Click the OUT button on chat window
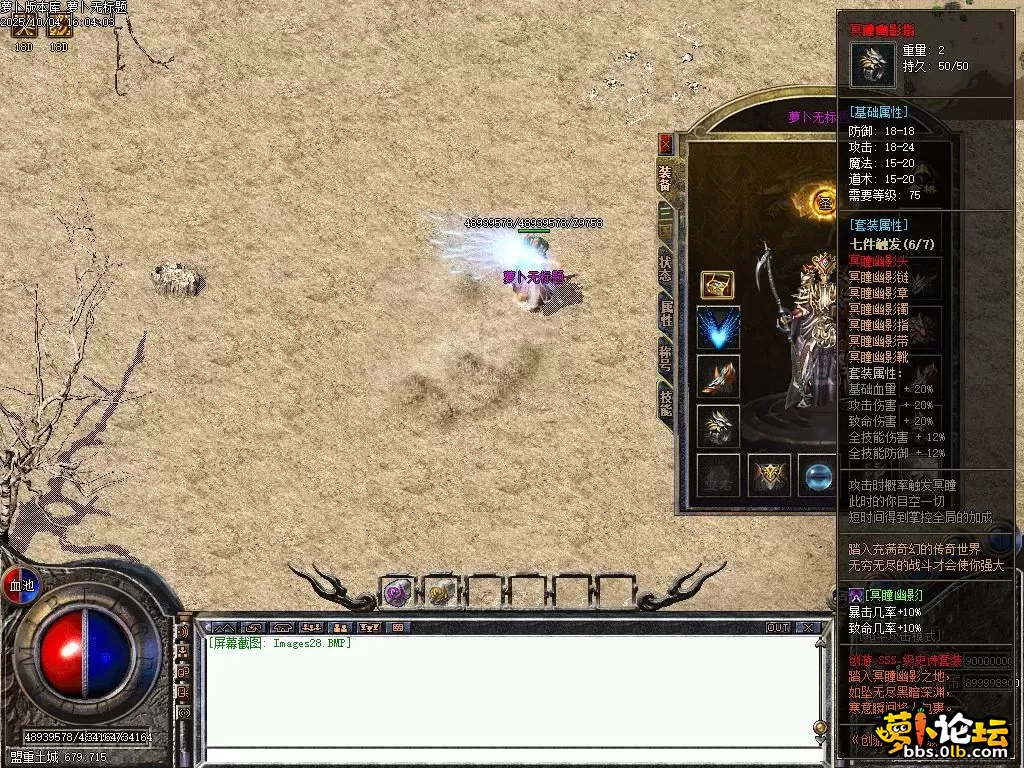The image size is (1024, 768). point(778,628)
